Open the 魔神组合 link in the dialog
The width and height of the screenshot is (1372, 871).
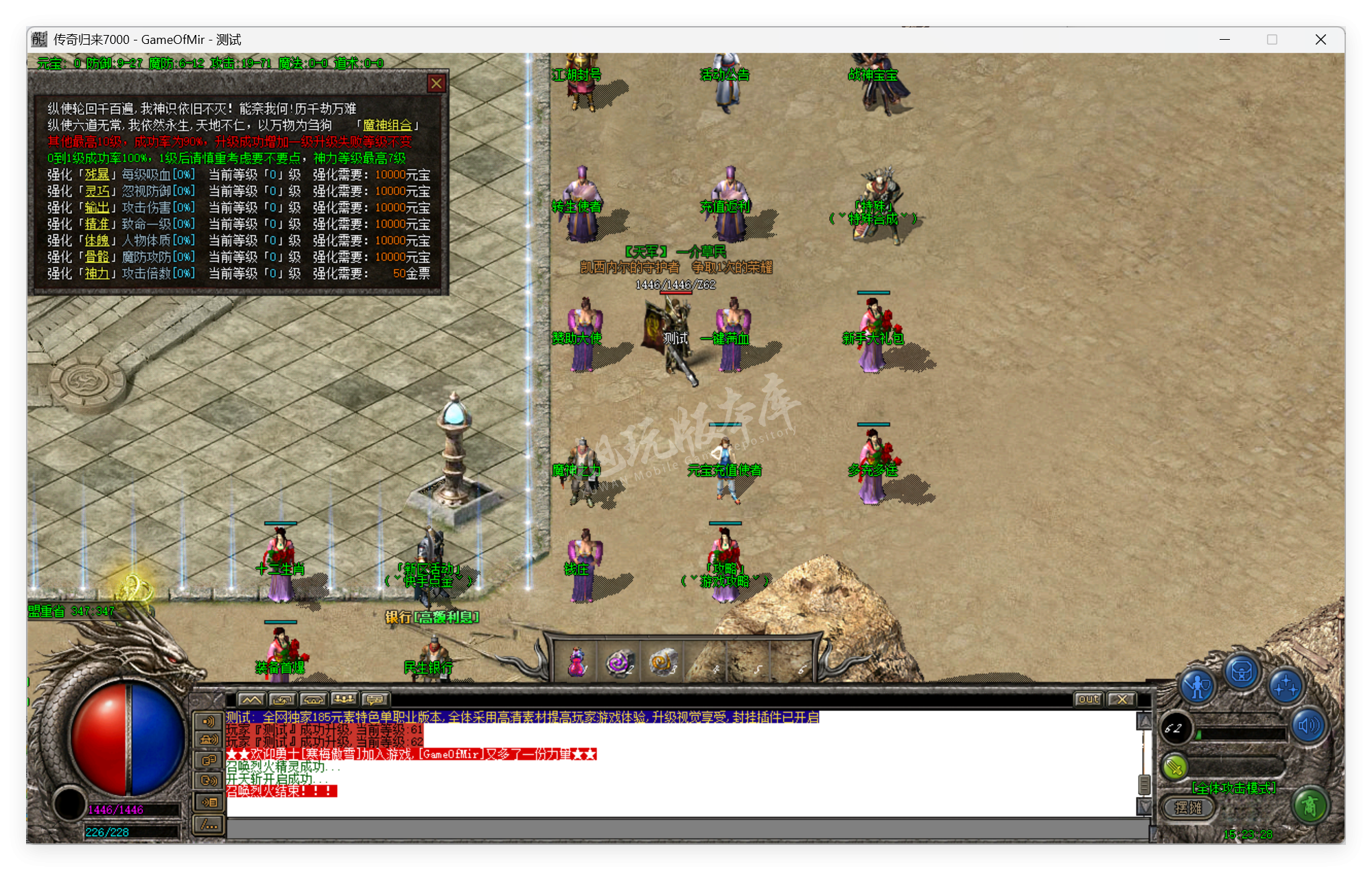(x=388, y=126)
